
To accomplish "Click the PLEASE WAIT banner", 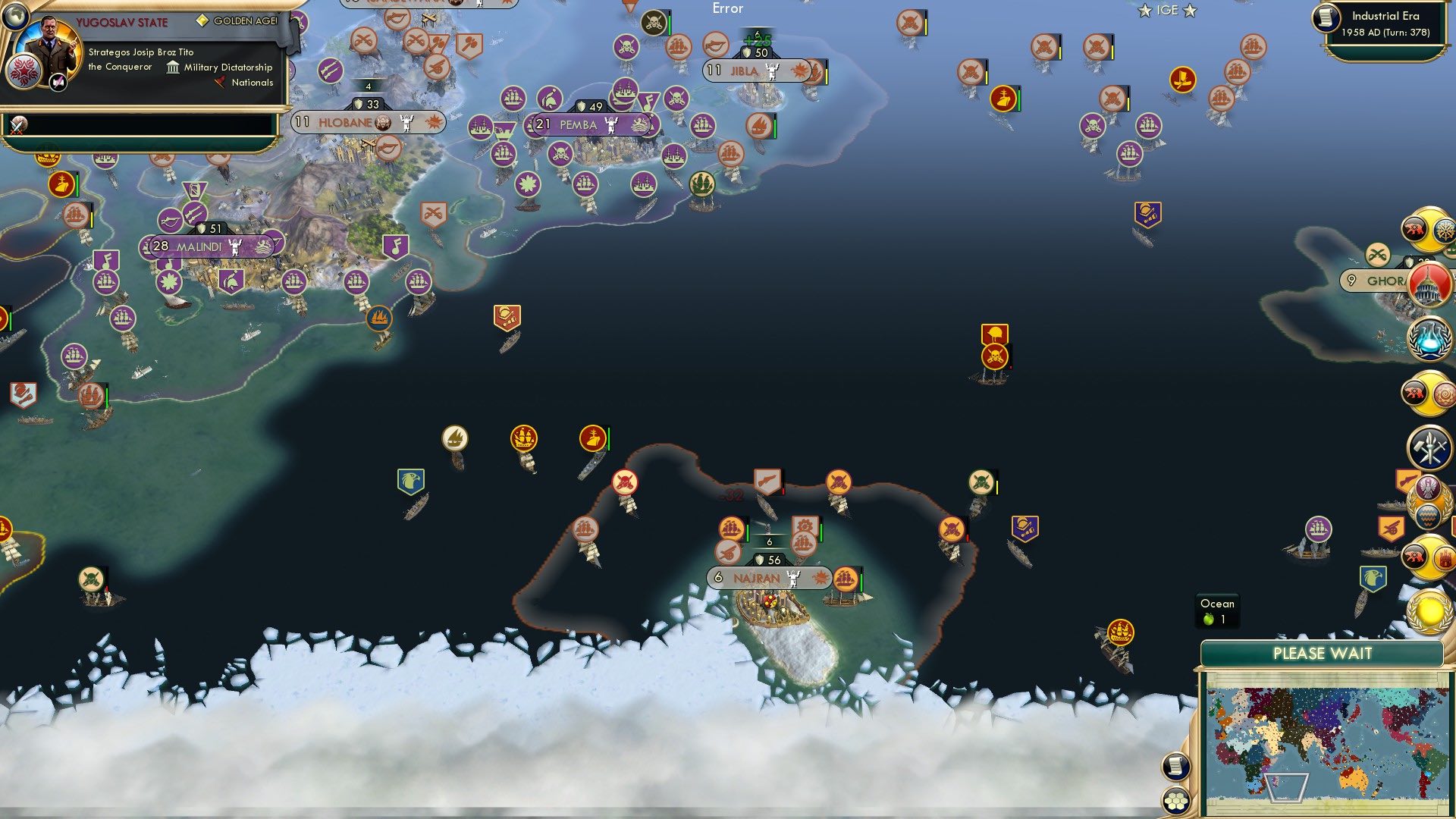I will pyautogui.click(x=1323, y=653).
